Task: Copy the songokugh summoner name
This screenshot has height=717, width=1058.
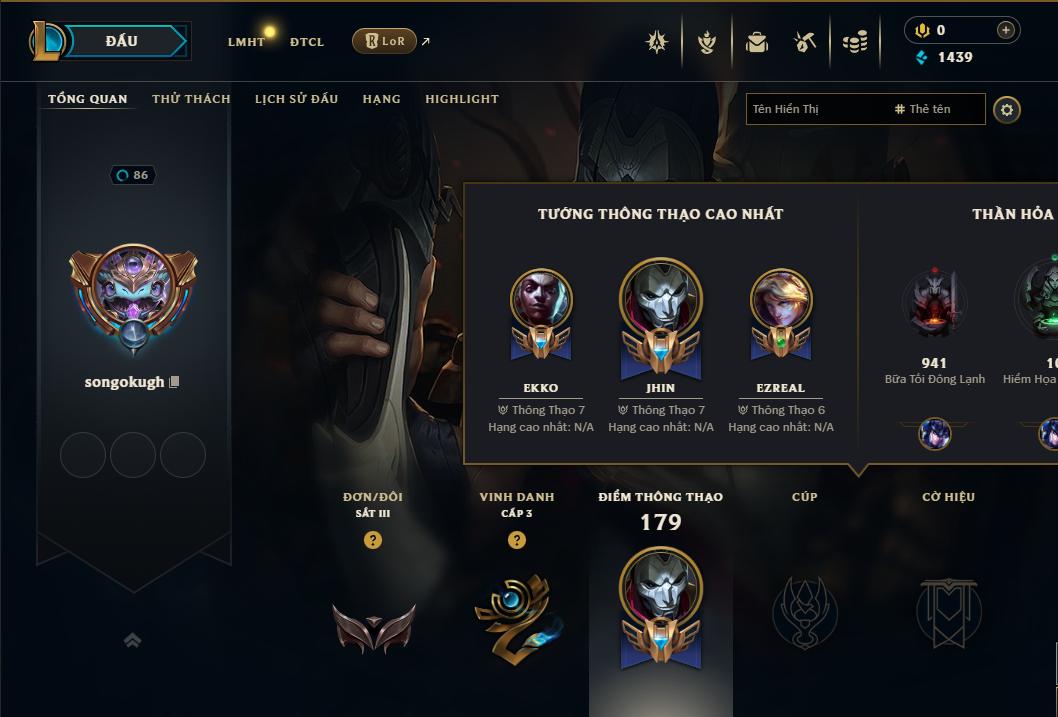Action: [175, 382]
